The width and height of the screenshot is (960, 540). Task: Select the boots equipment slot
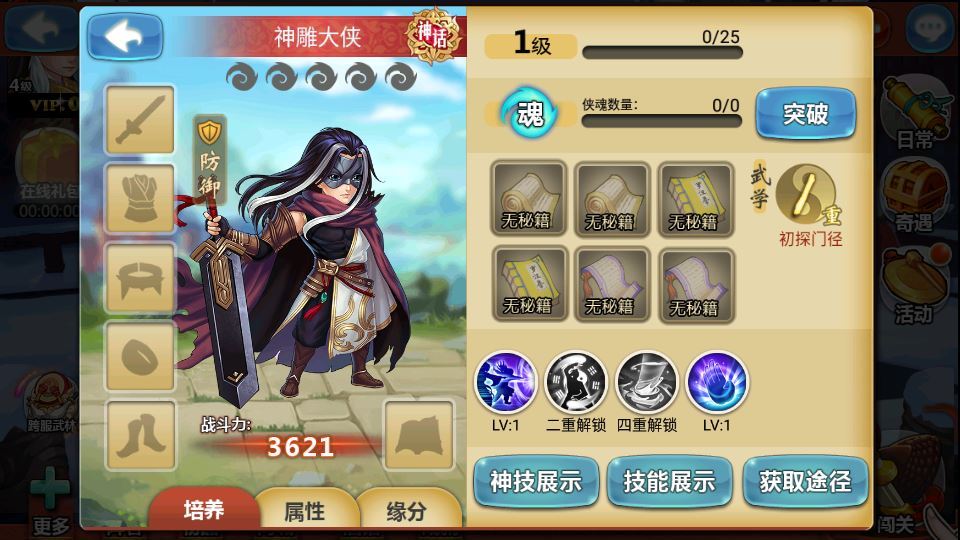pyautogui.click(x=140, y=435)
